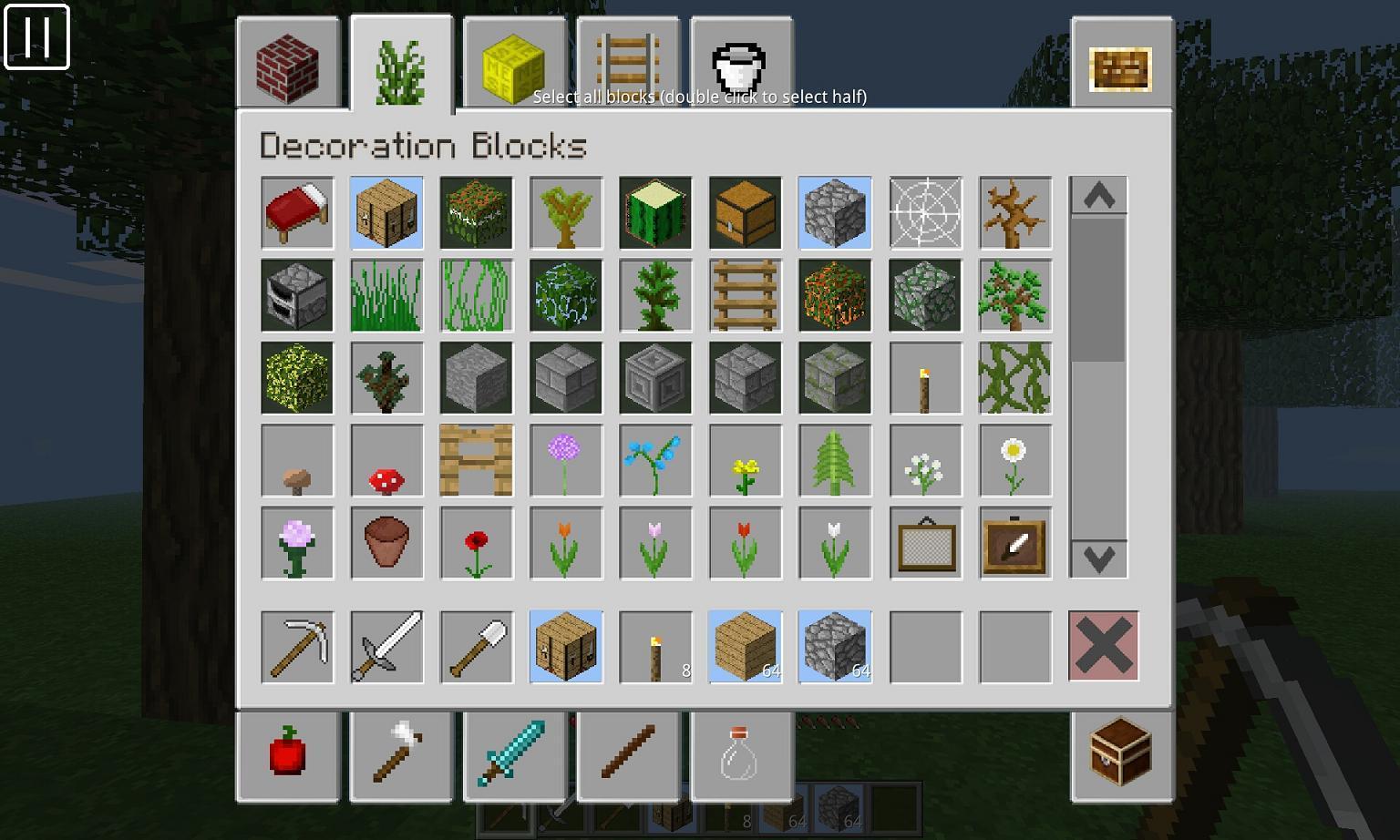Select the stack of 64 cobblestone

click(x=834, y=647)
